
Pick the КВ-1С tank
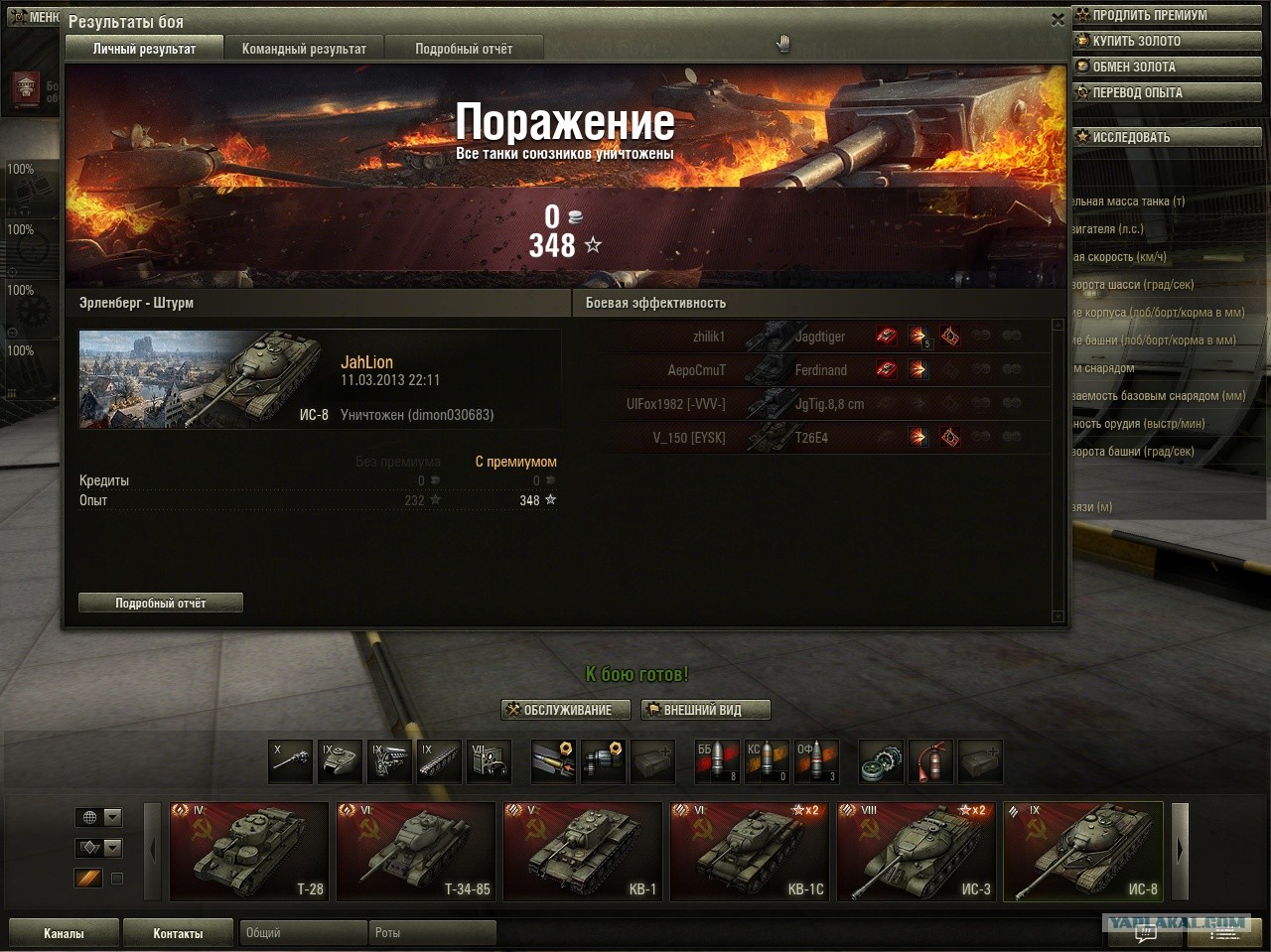(x=749, y=852)
